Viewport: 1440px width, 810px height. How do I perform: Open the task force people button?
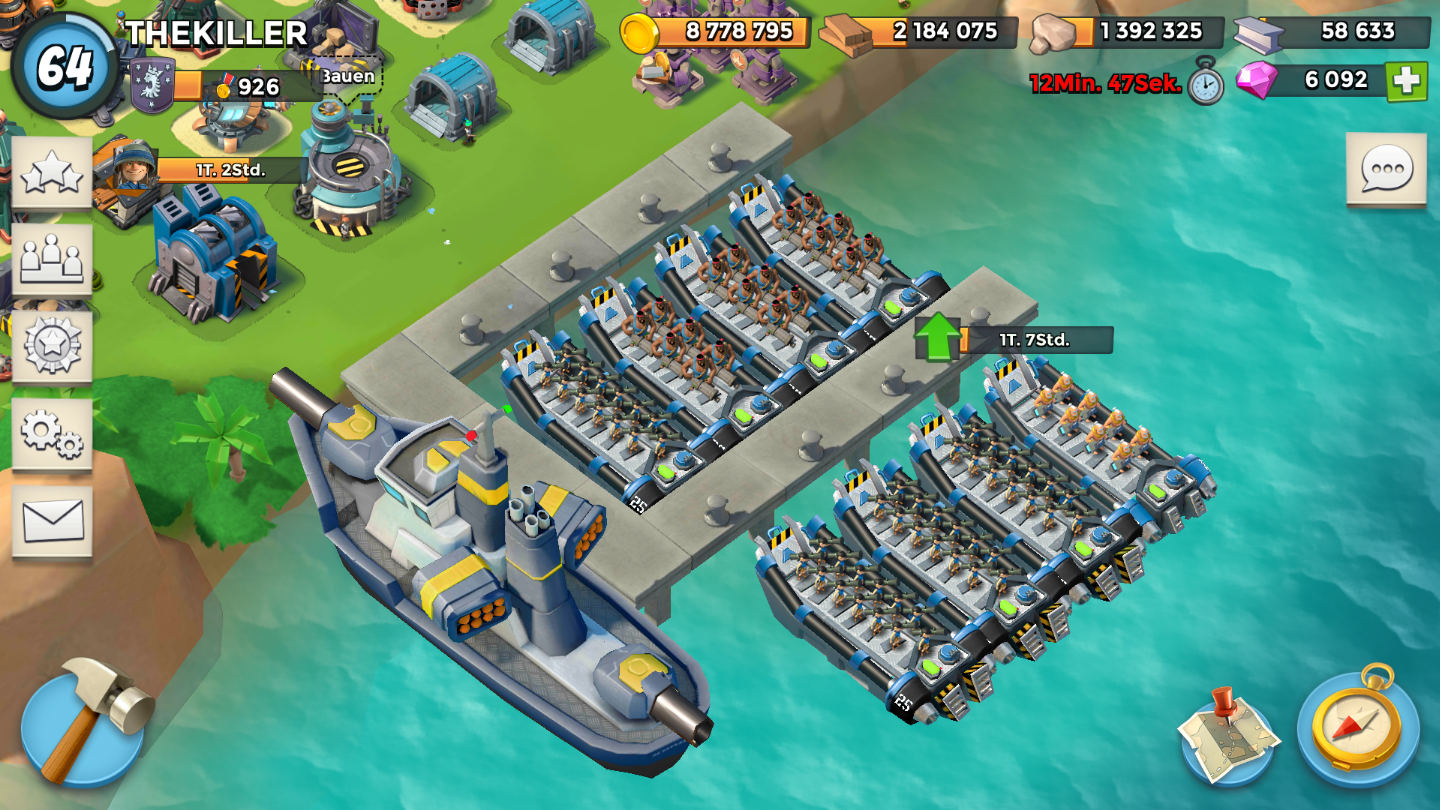pos(52,259)
